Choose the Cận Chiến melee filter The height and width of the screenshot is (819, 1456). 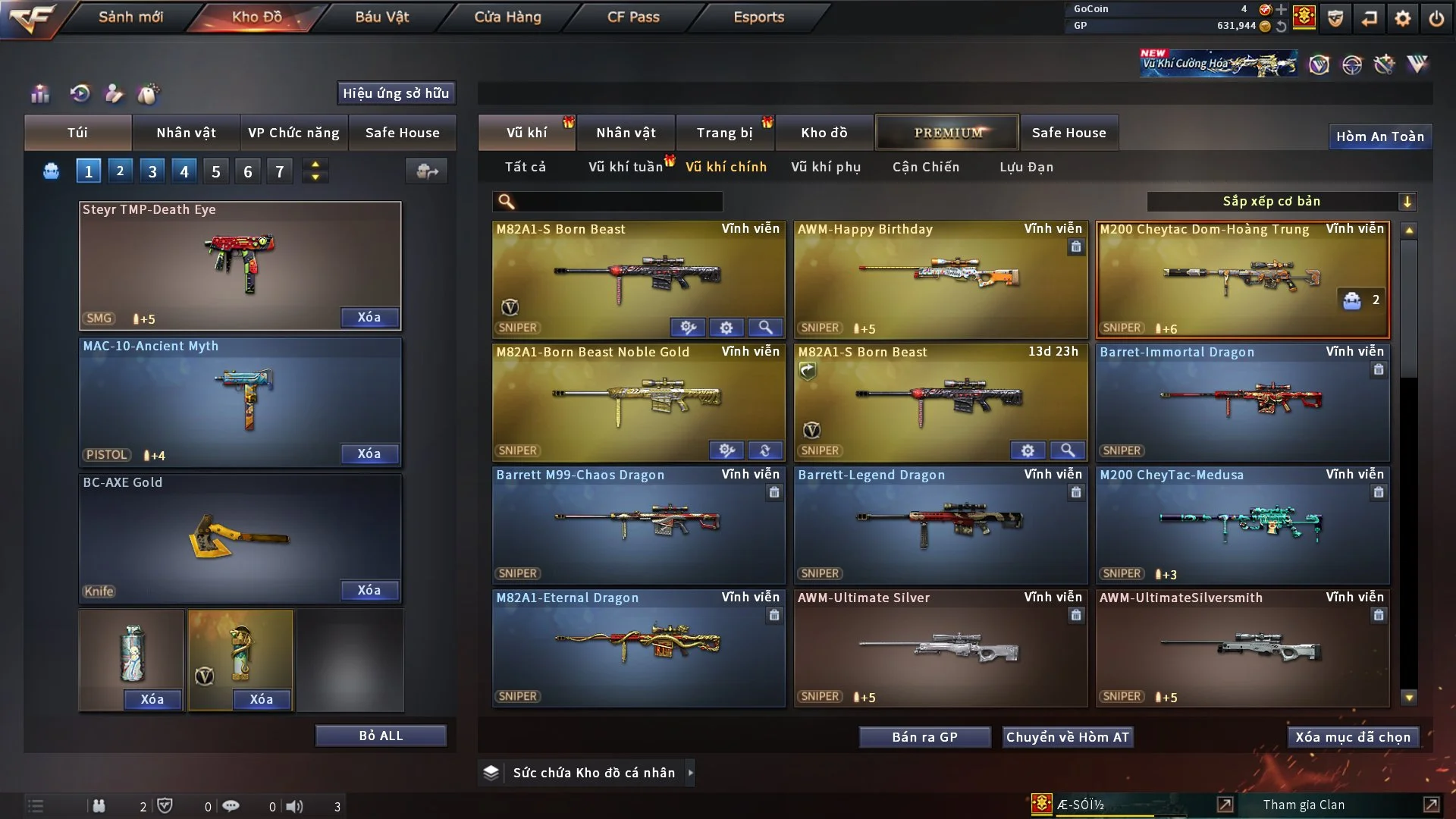click(925, 167)
